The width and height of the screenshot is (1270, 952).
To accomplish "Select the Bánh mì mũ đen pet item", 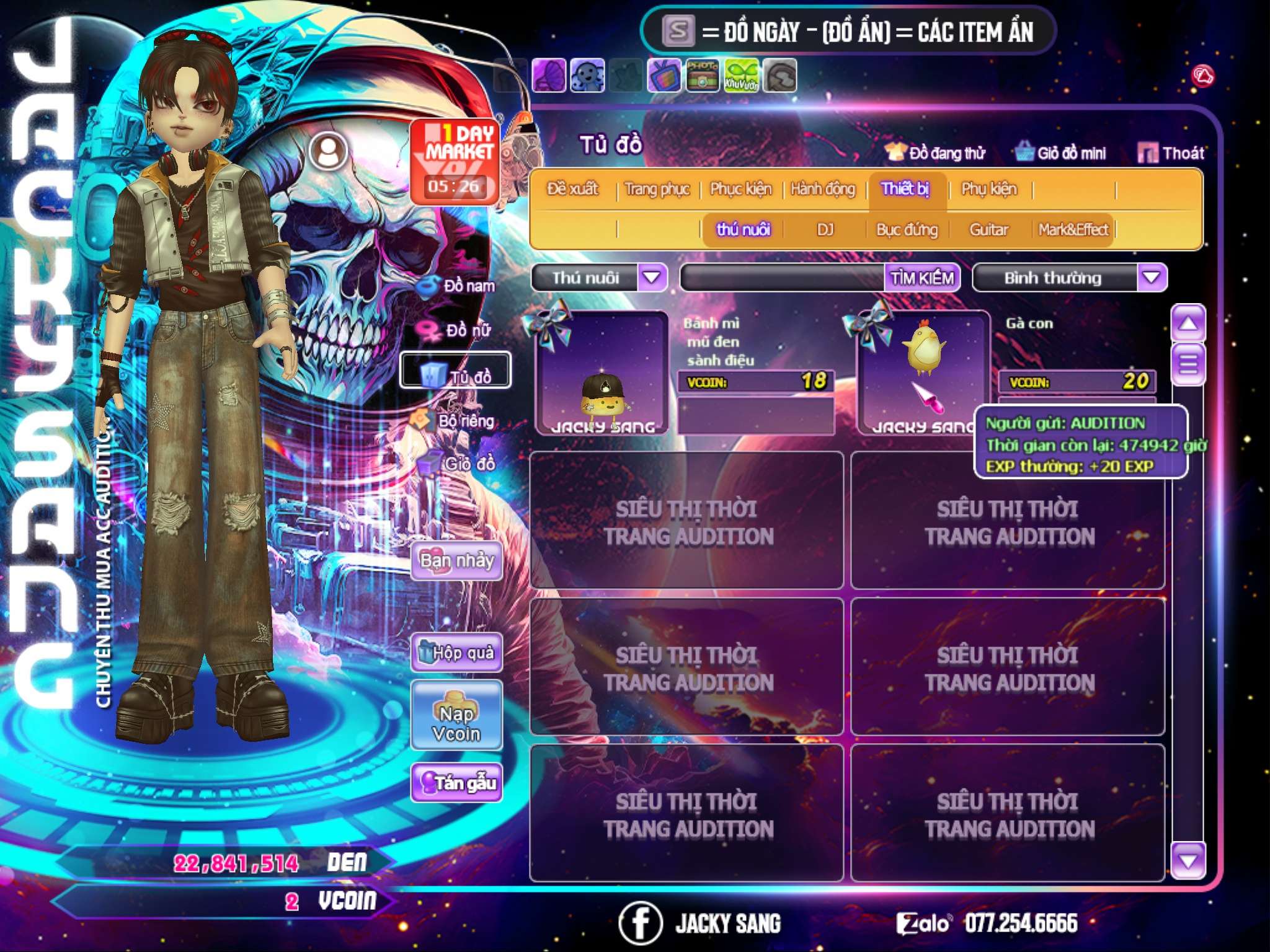I will 602,372.
